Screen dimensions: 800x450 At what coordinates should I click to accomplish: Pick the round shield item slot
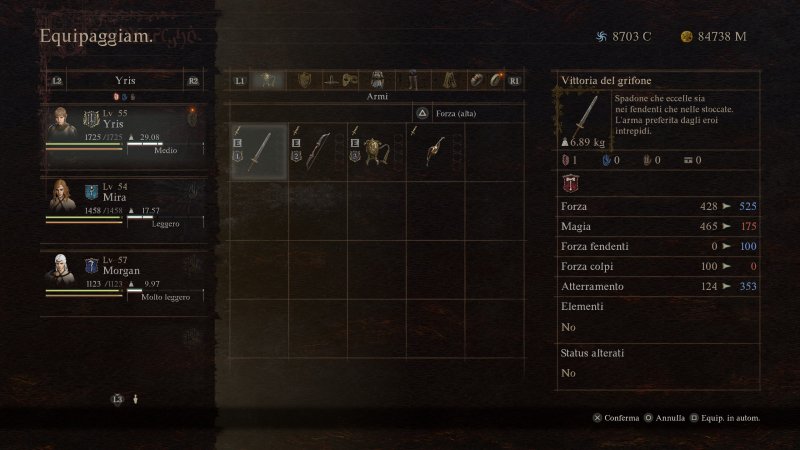tap(375, 151)
